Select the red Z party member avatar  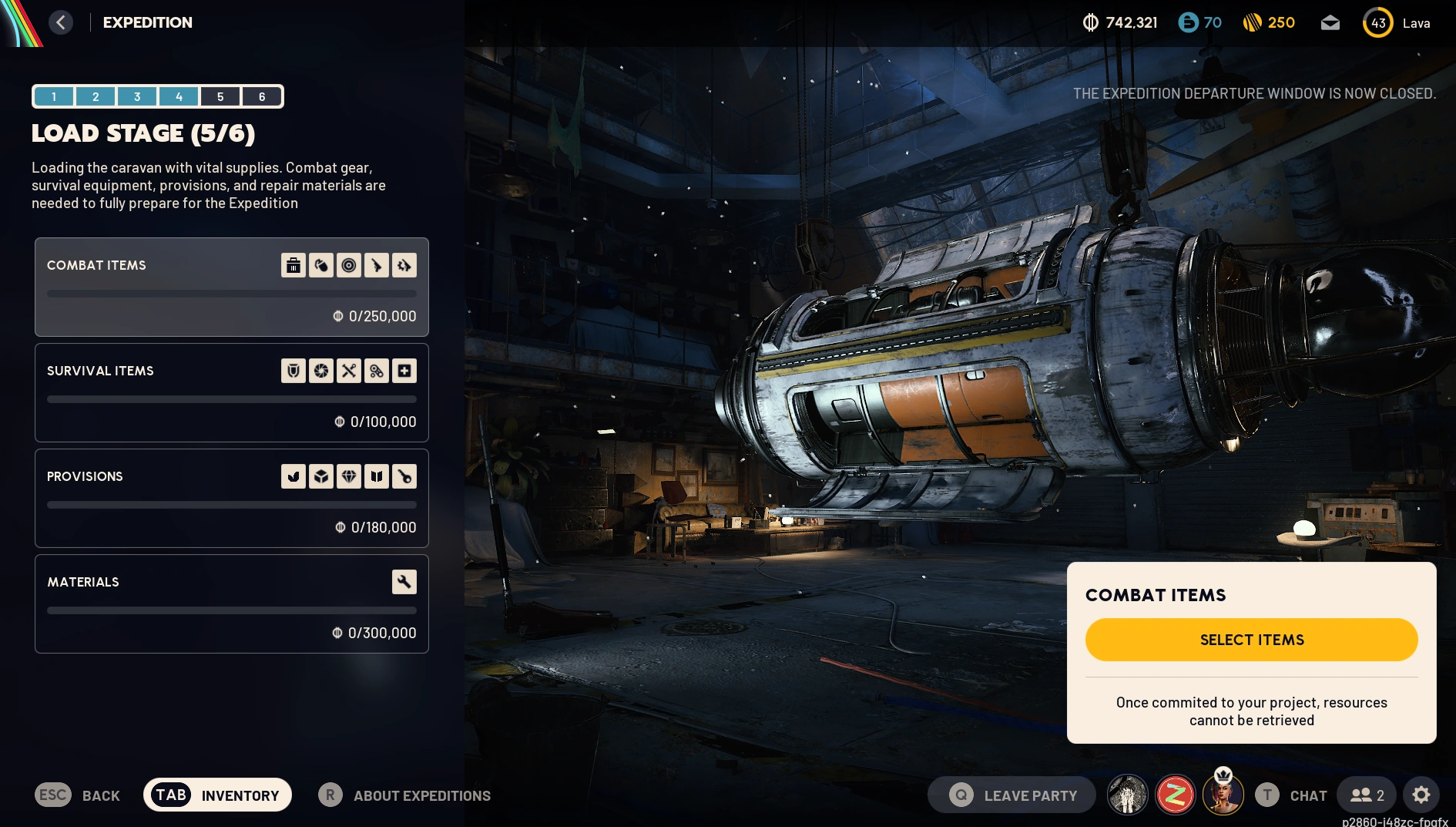coord(1175,795)
